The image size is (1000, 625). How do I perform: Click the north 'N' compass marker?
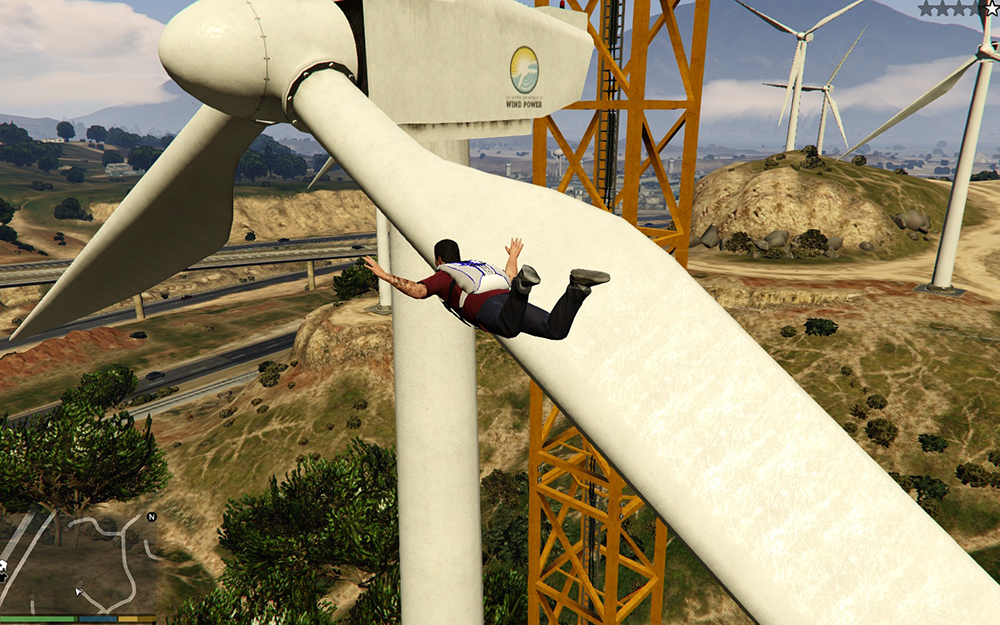coord(151,517)
